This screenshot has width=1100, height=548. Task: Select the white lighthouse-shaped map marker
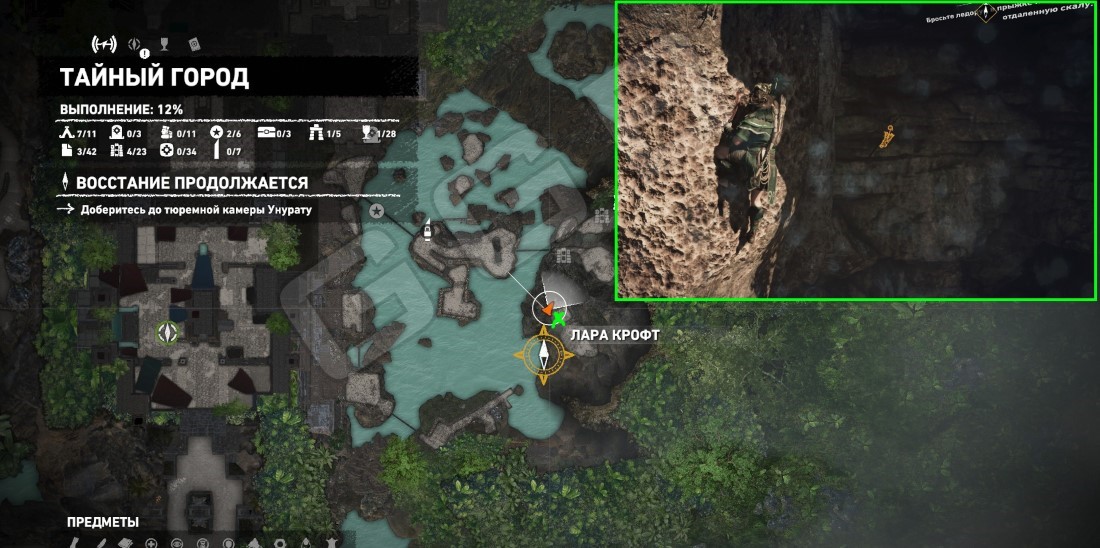(427, 229)
